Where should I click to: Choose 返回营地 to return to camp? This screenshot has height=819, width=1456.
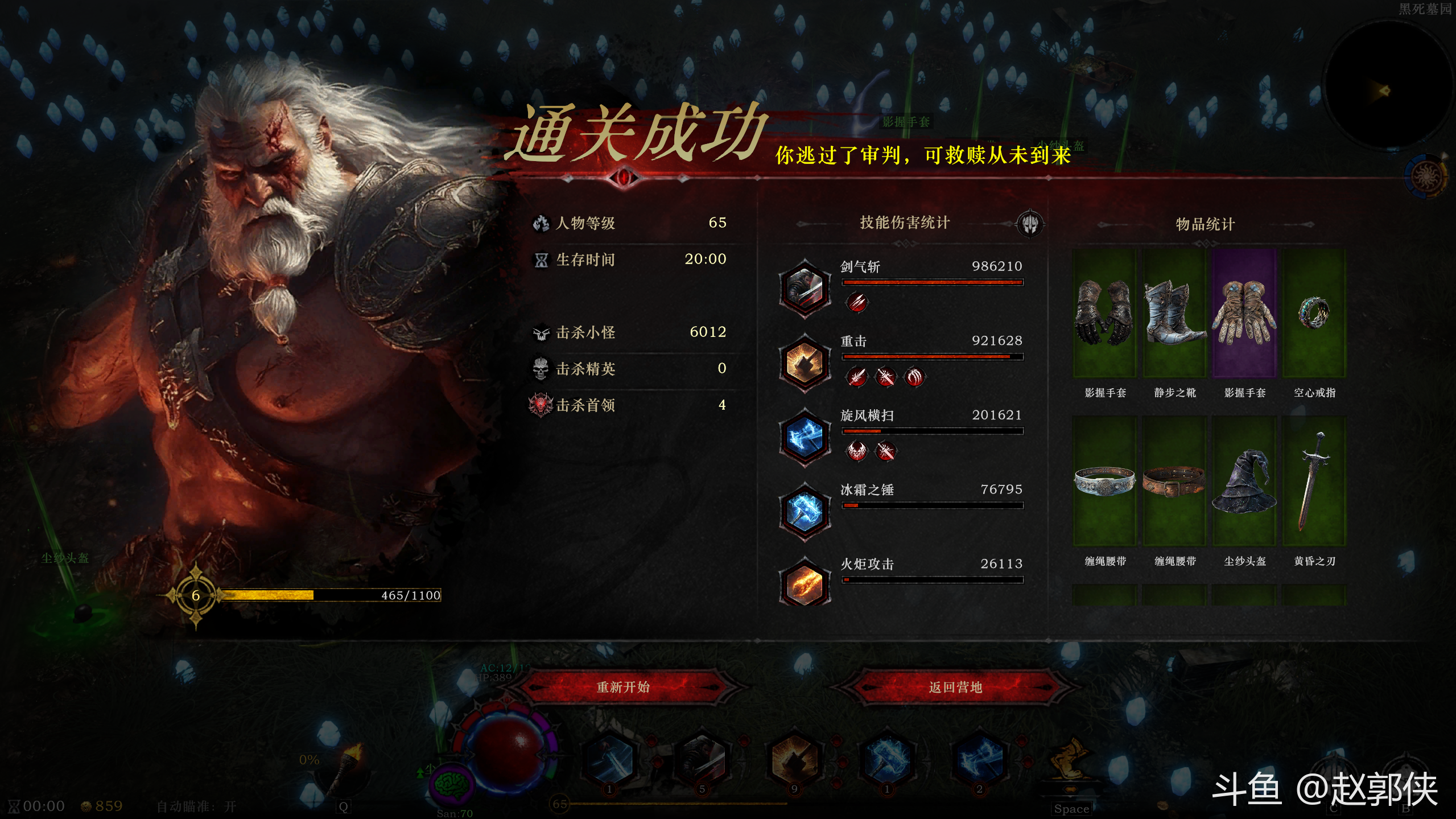[x=955, y=687]
